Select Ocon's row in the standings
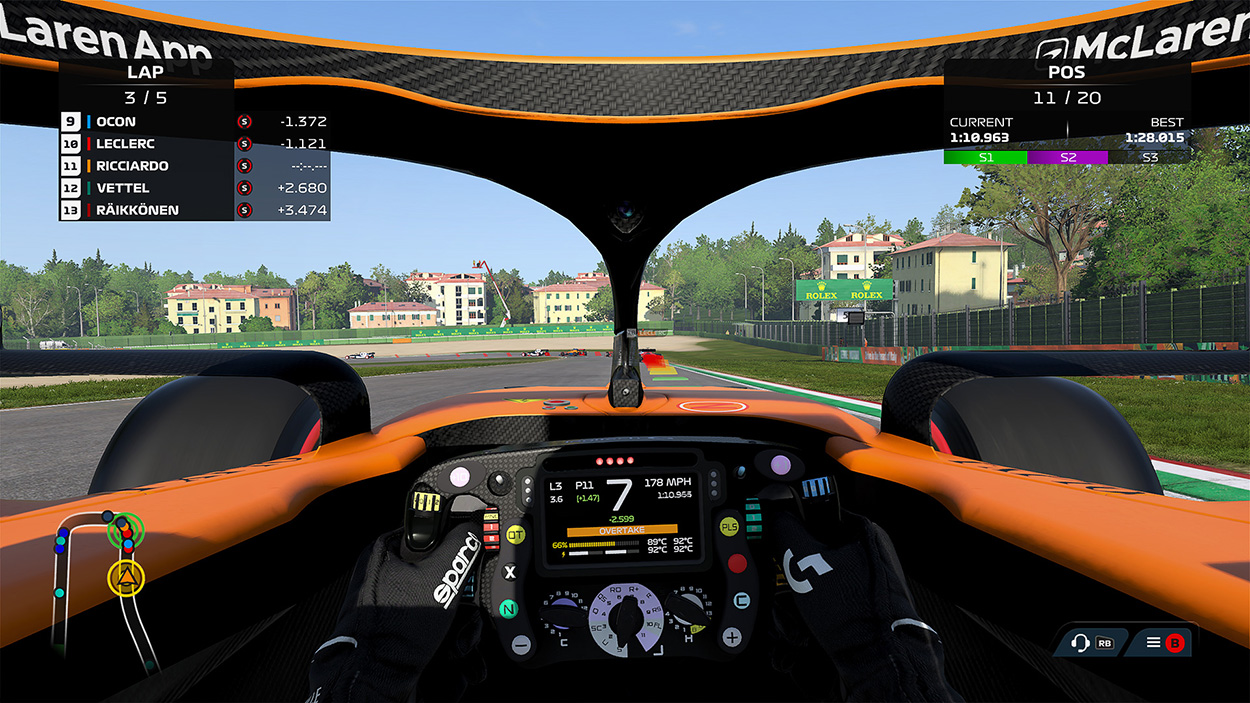The image size is (1250, 703). tap(194, 122)
